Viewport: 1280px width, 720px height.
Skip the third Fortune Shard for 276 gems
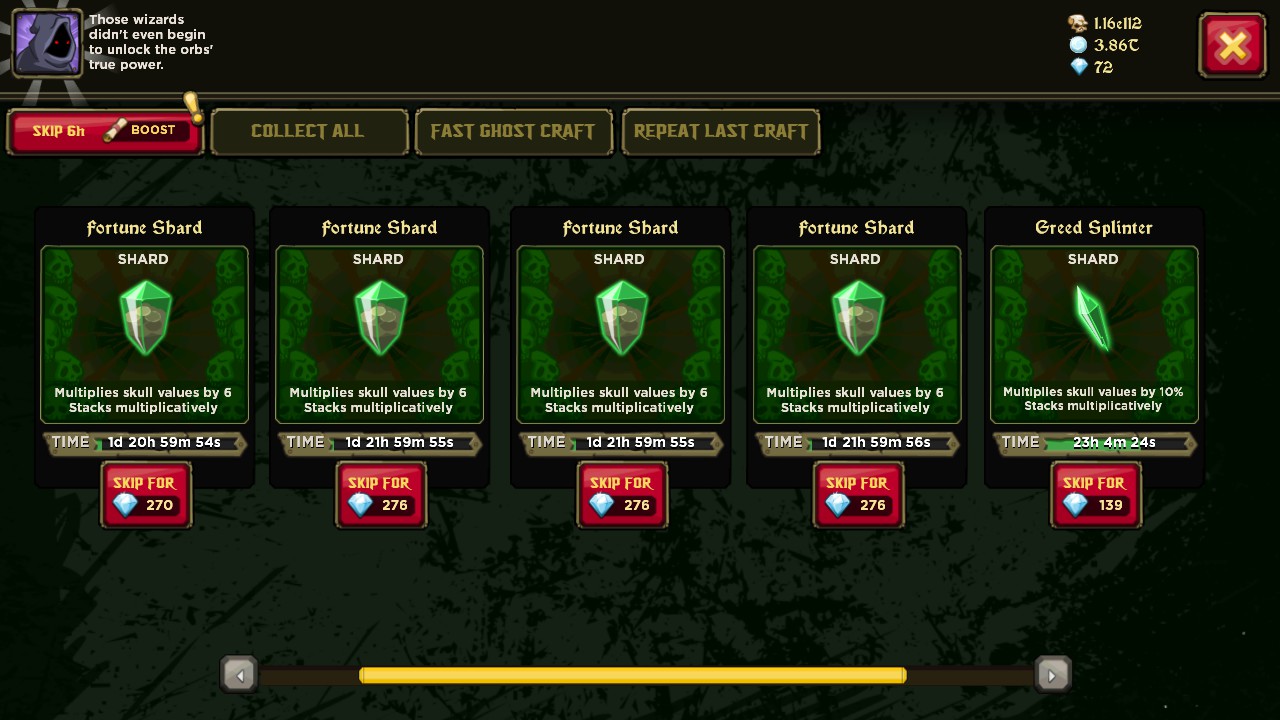click(622, 493)
